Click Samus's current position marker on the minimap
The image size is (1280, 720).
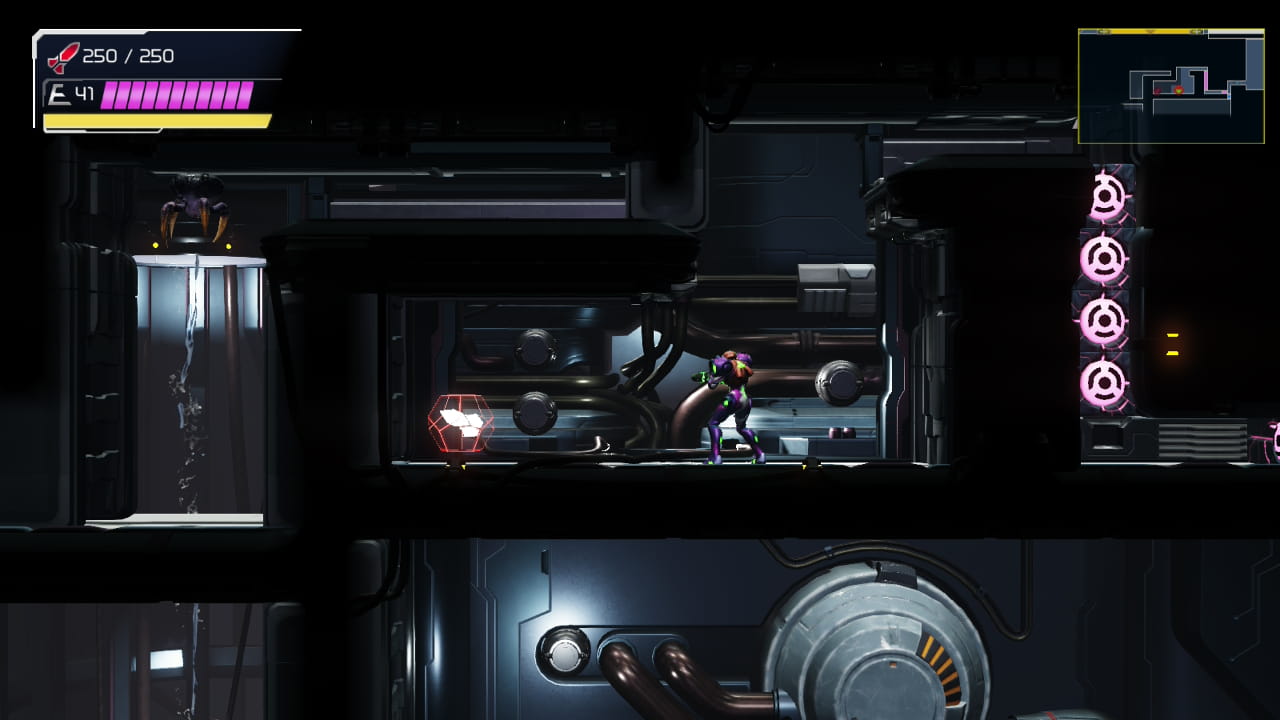(1179, 91)
